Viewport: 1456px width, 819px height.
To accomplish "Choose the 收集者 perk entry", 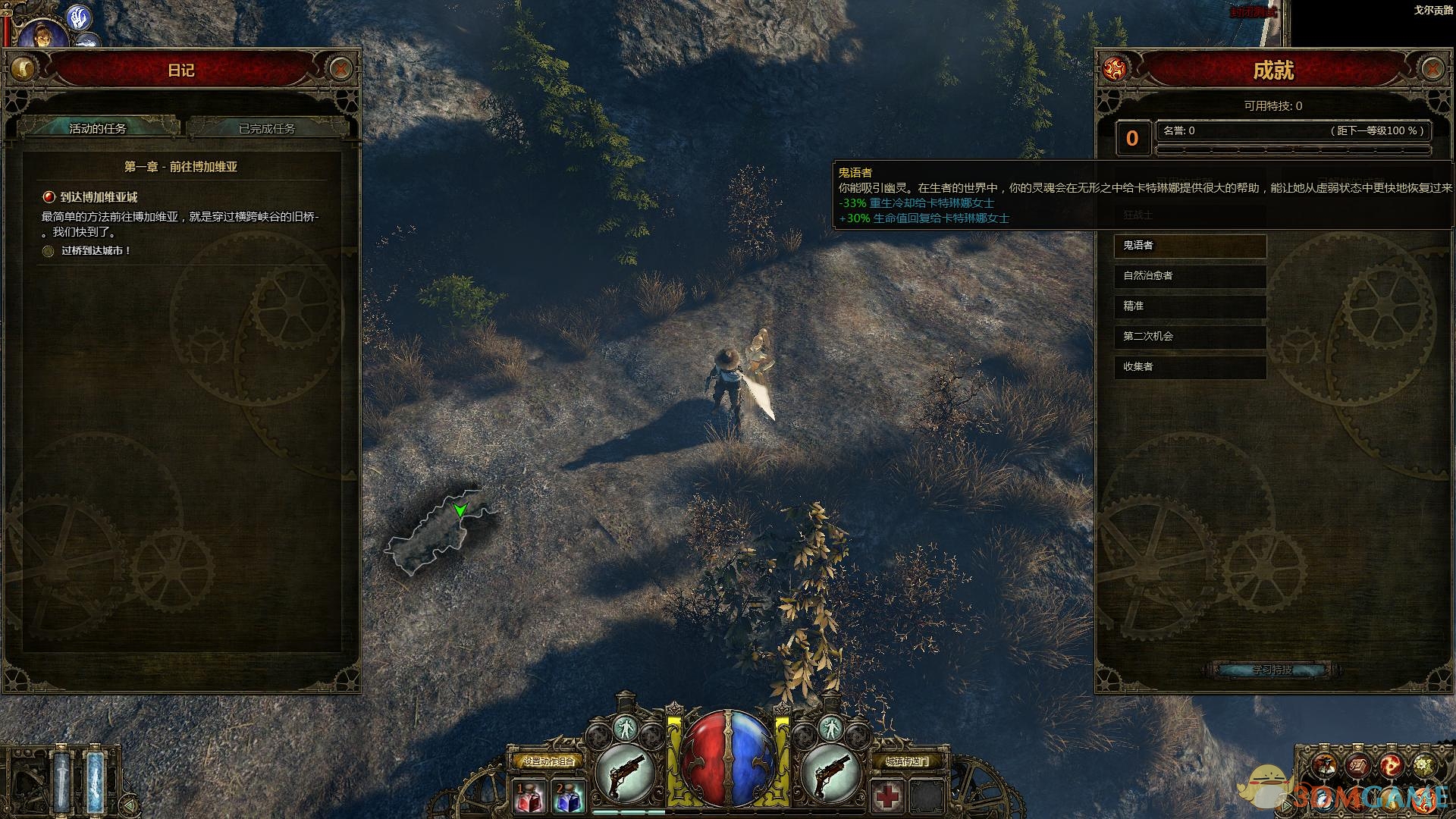I will coord(1189,367).
